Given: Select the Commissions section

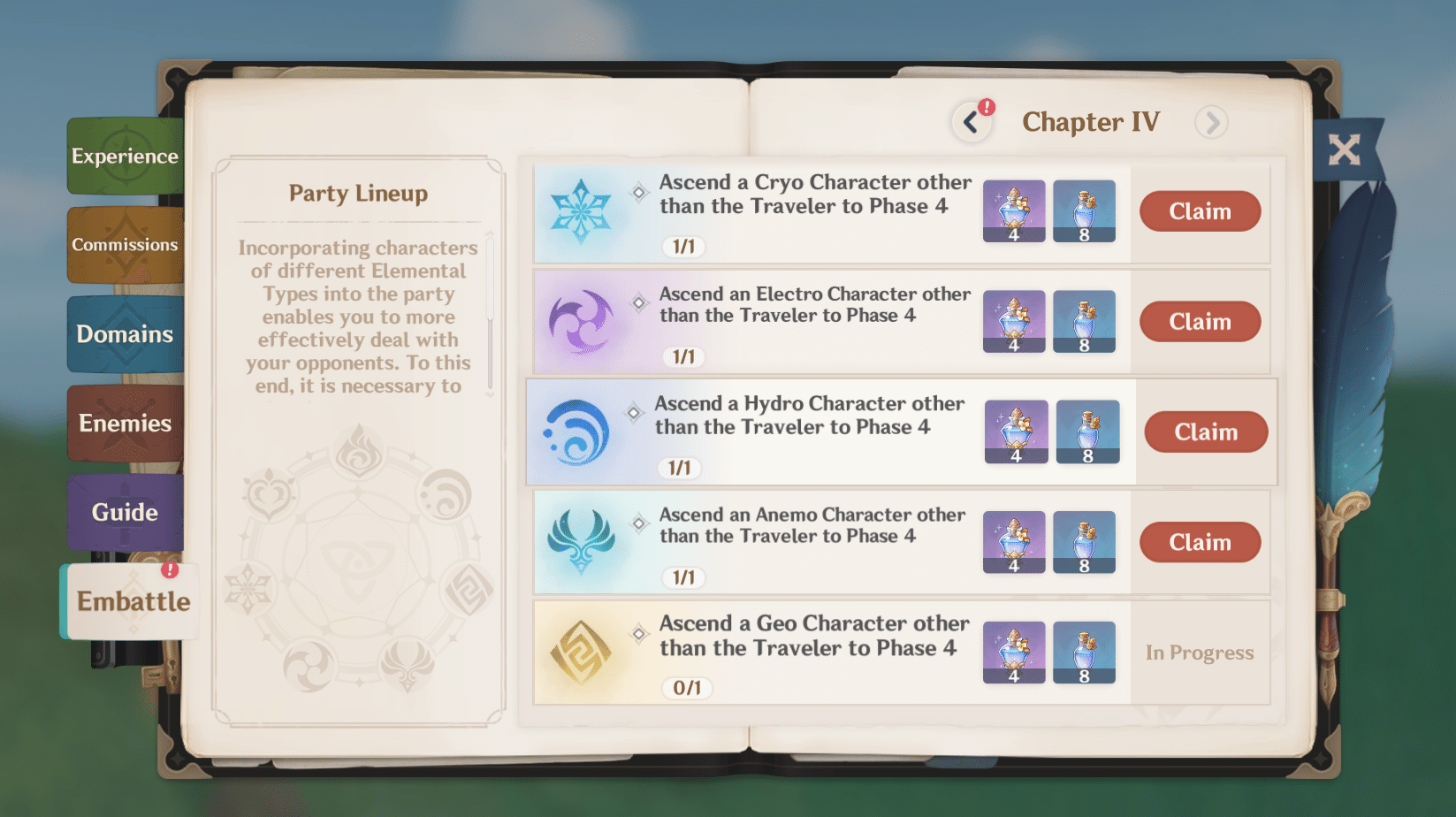Looking at the screenshot, I should 125,245.
